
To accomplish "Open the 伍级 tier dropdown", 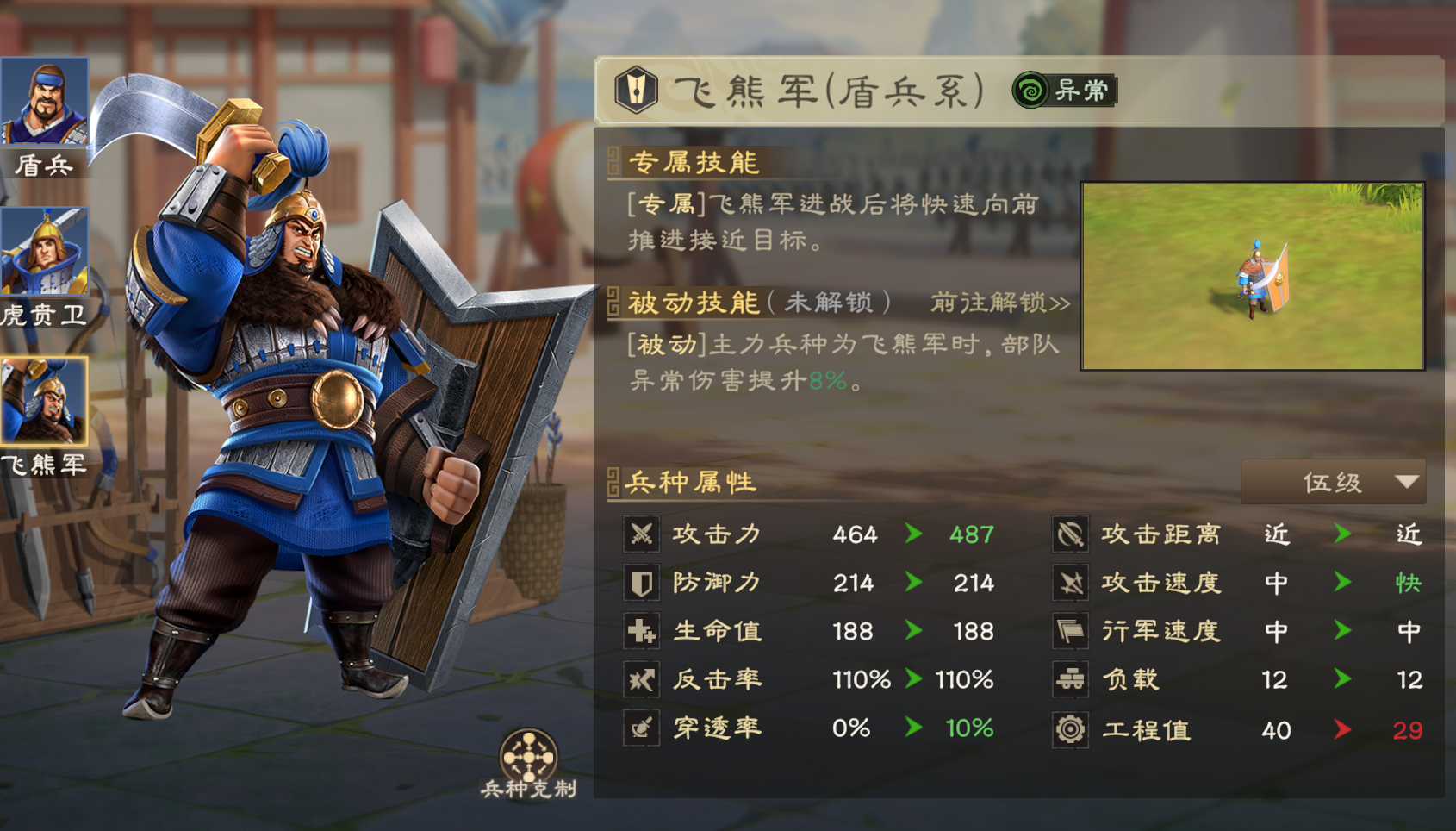I will pyautogui.click(x=1333, y=483).
